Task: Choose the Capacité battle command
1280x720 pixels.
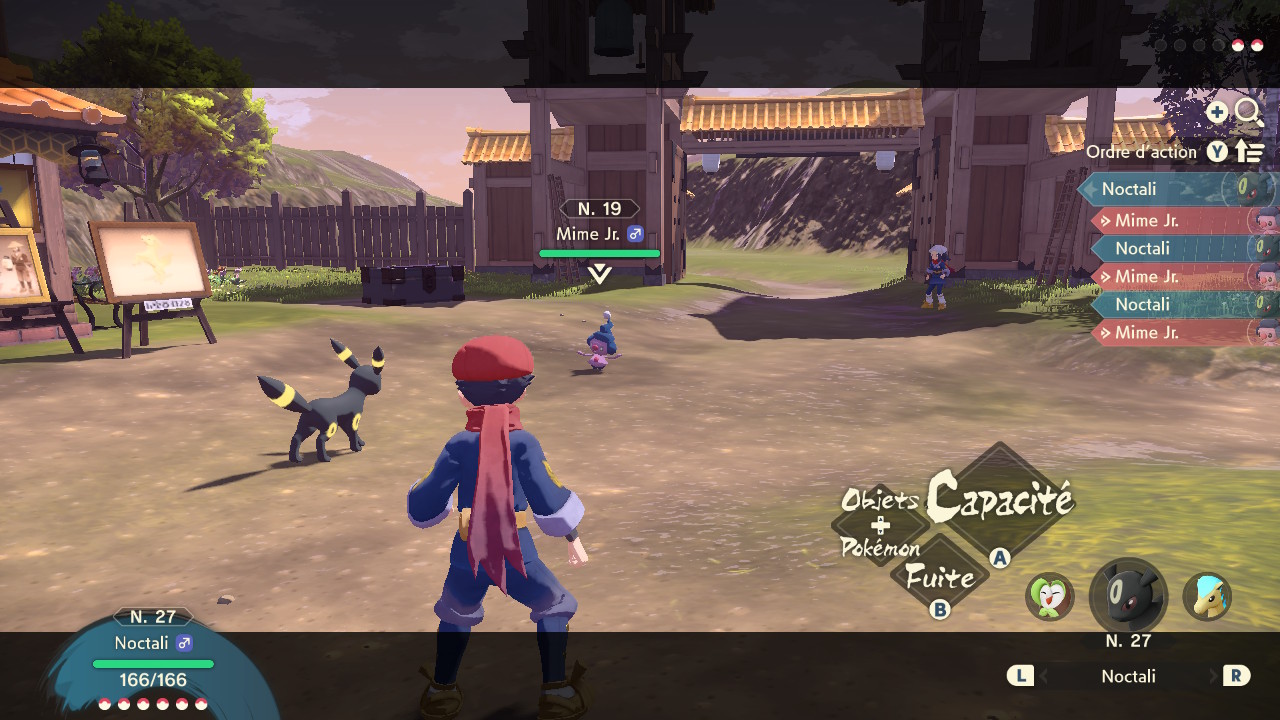Action: [x=999, y=499]
